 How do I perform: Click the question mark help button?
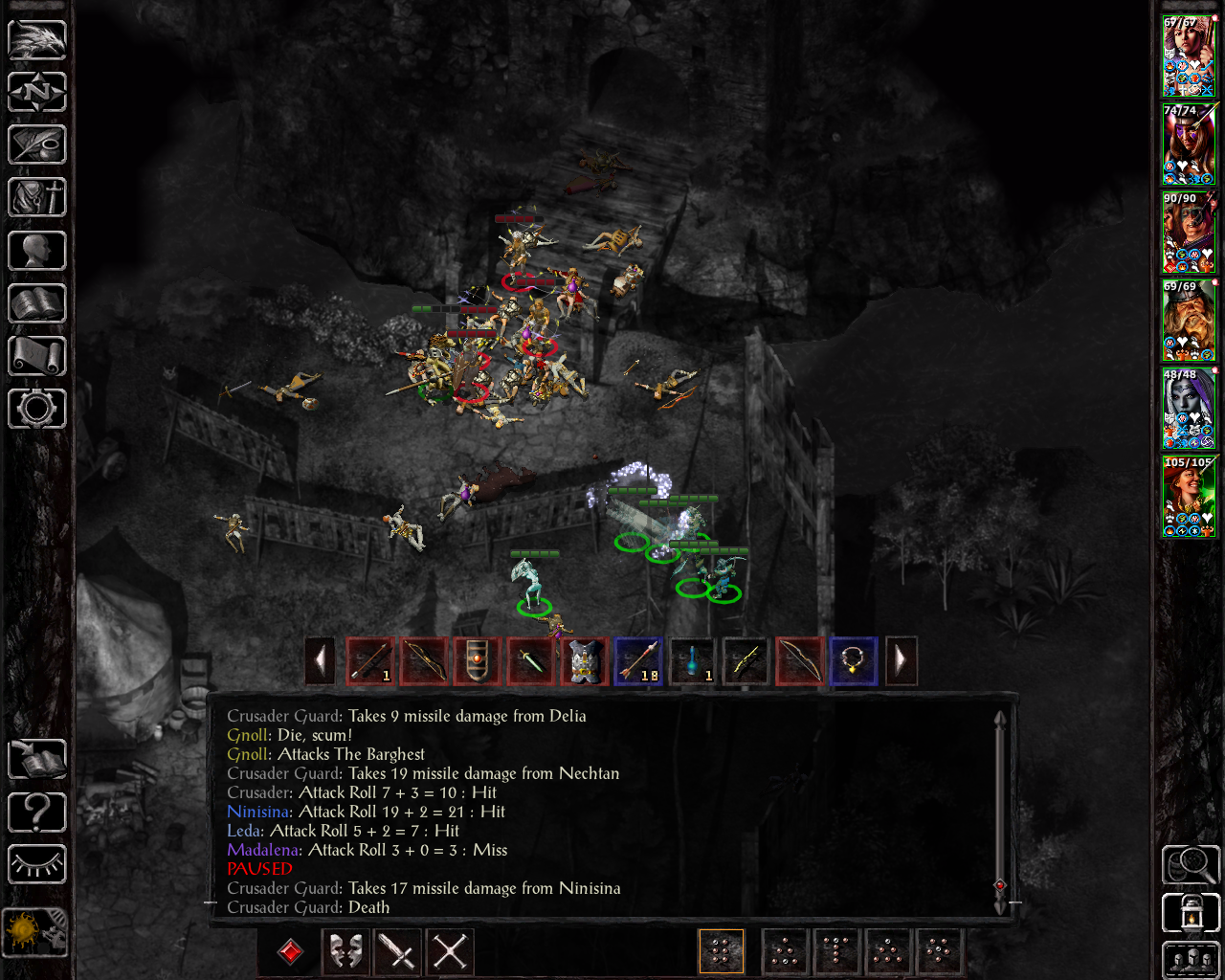click(37, 813)
